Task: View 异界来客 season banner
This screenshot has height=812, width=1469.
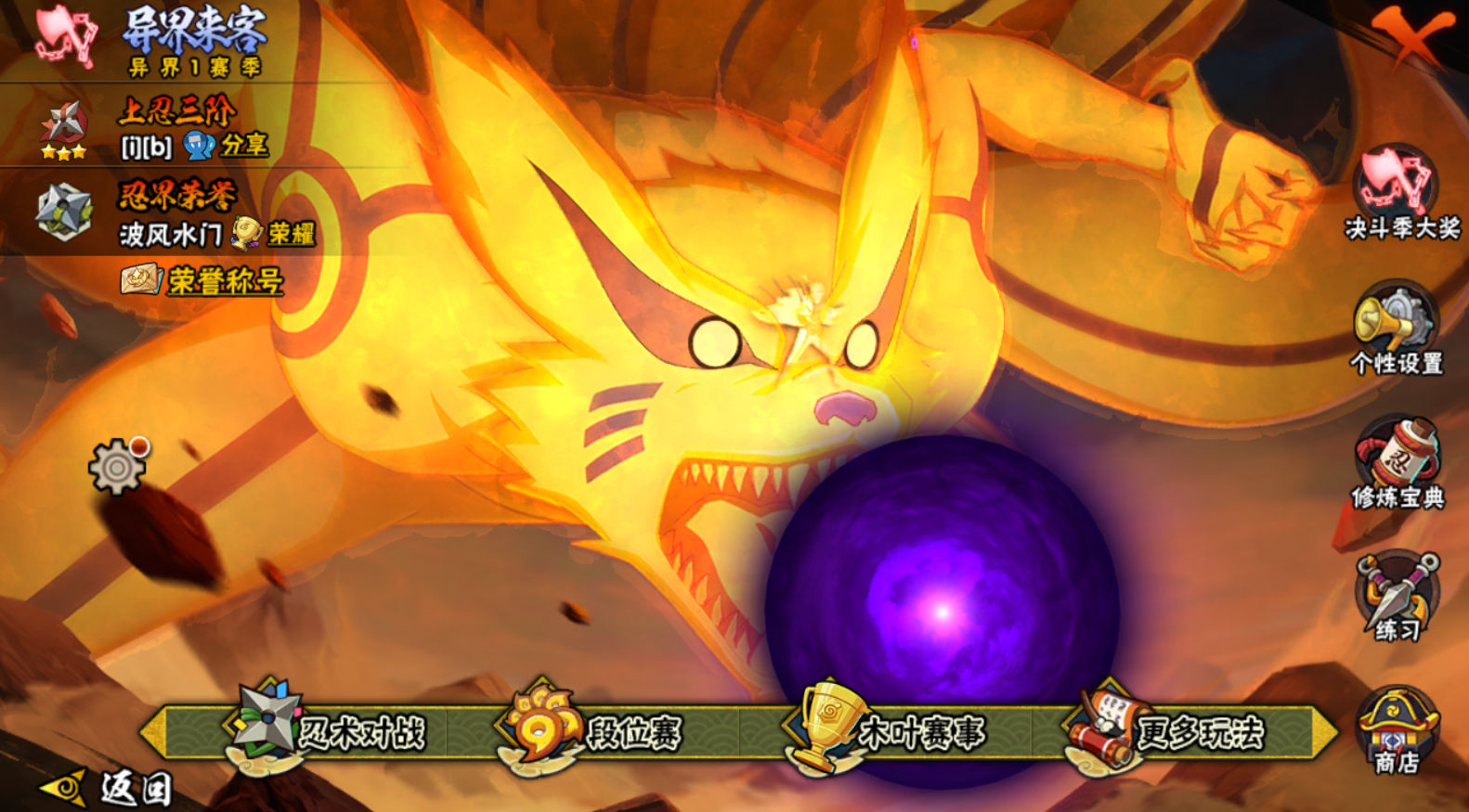Action: click(195, 40)
